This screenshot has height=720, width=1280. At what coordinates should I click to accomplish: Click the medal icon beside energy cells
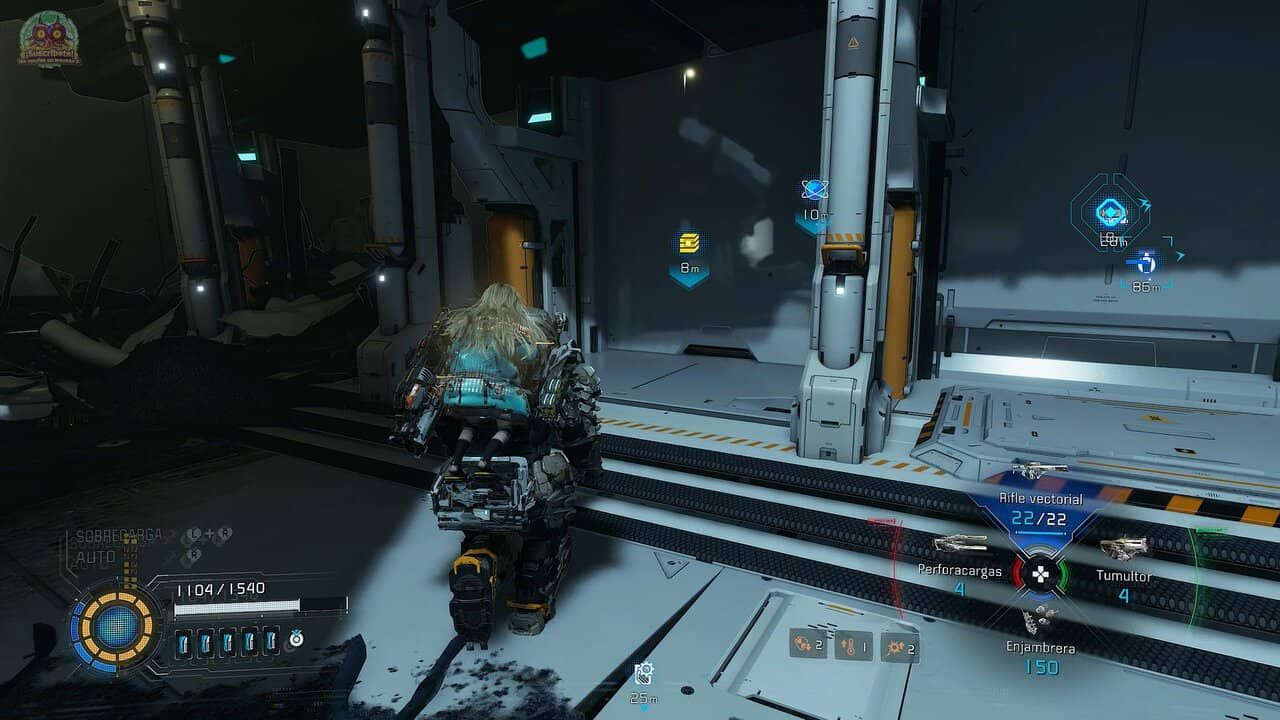pyautogui.click(x=296, y=638)
